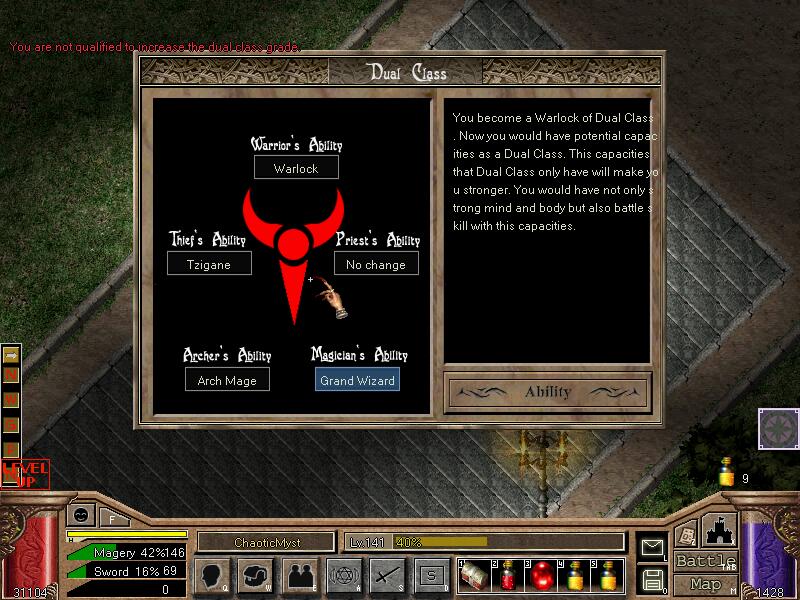
Task: Click the Priest's 'No change' option
Action: point(376,265)
